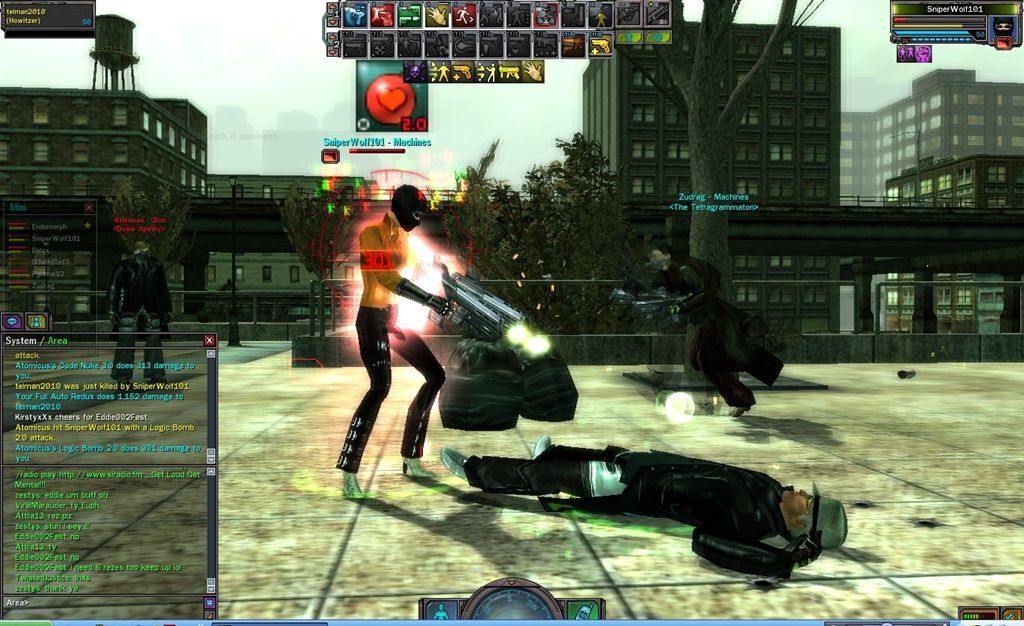This screenshot has height=626, width=1024.
Task: Open the purple chat bubble button
Action: (13, 321)
